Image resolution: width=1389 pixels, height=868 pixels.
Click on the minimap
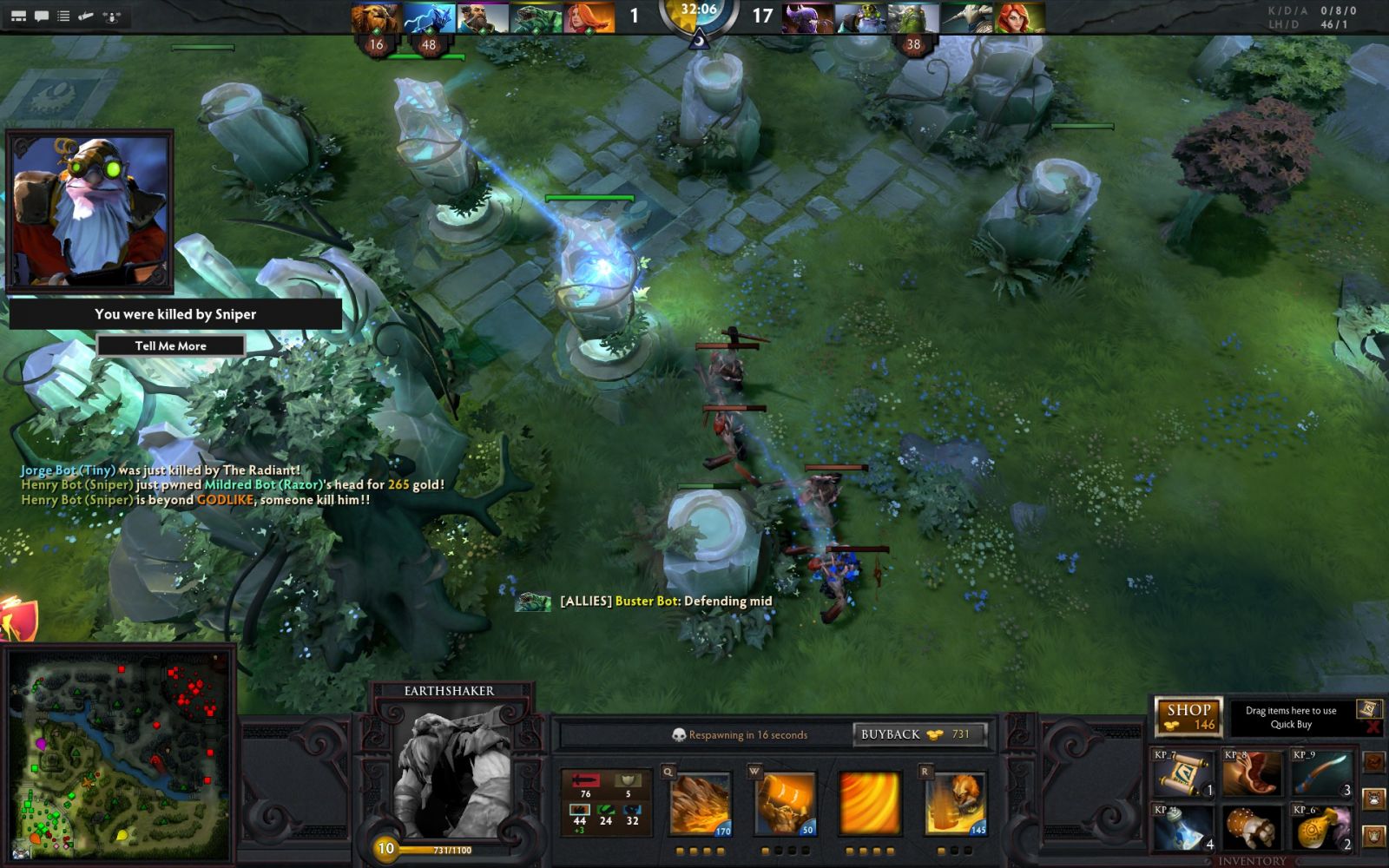coord(119,753)
